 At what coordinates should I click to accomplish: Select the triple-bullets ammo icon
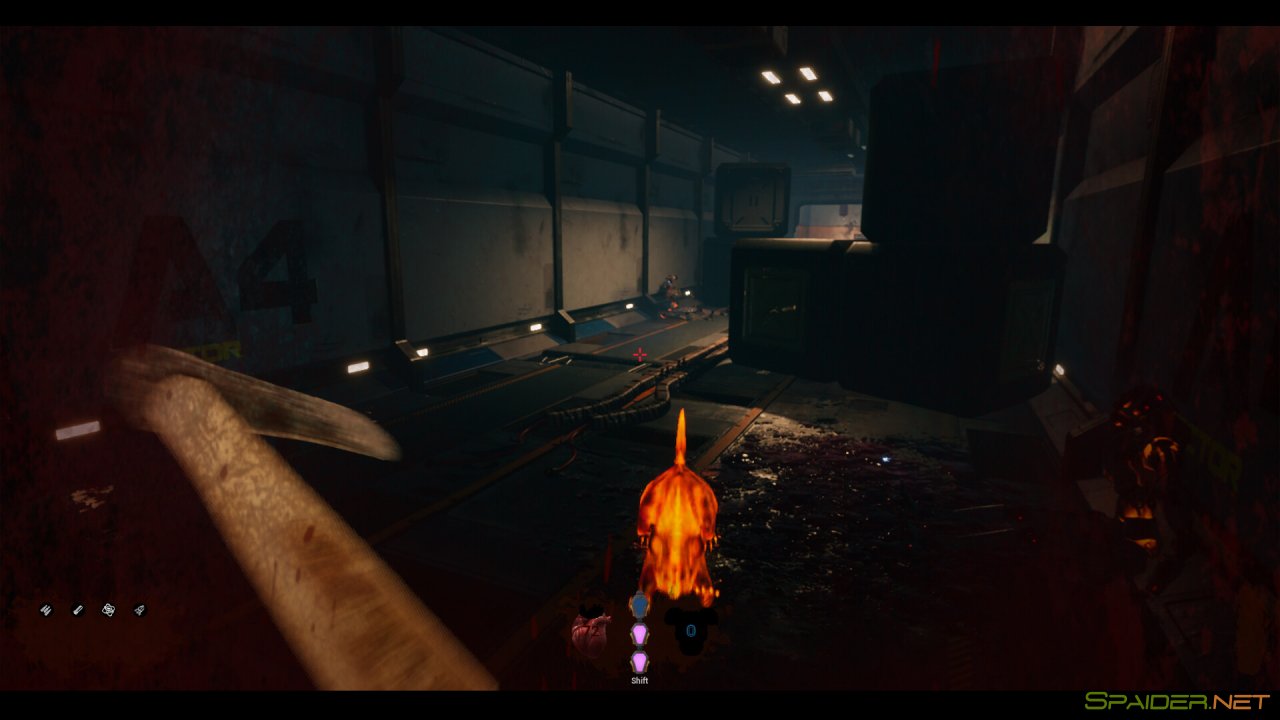(x=46, y=610)
